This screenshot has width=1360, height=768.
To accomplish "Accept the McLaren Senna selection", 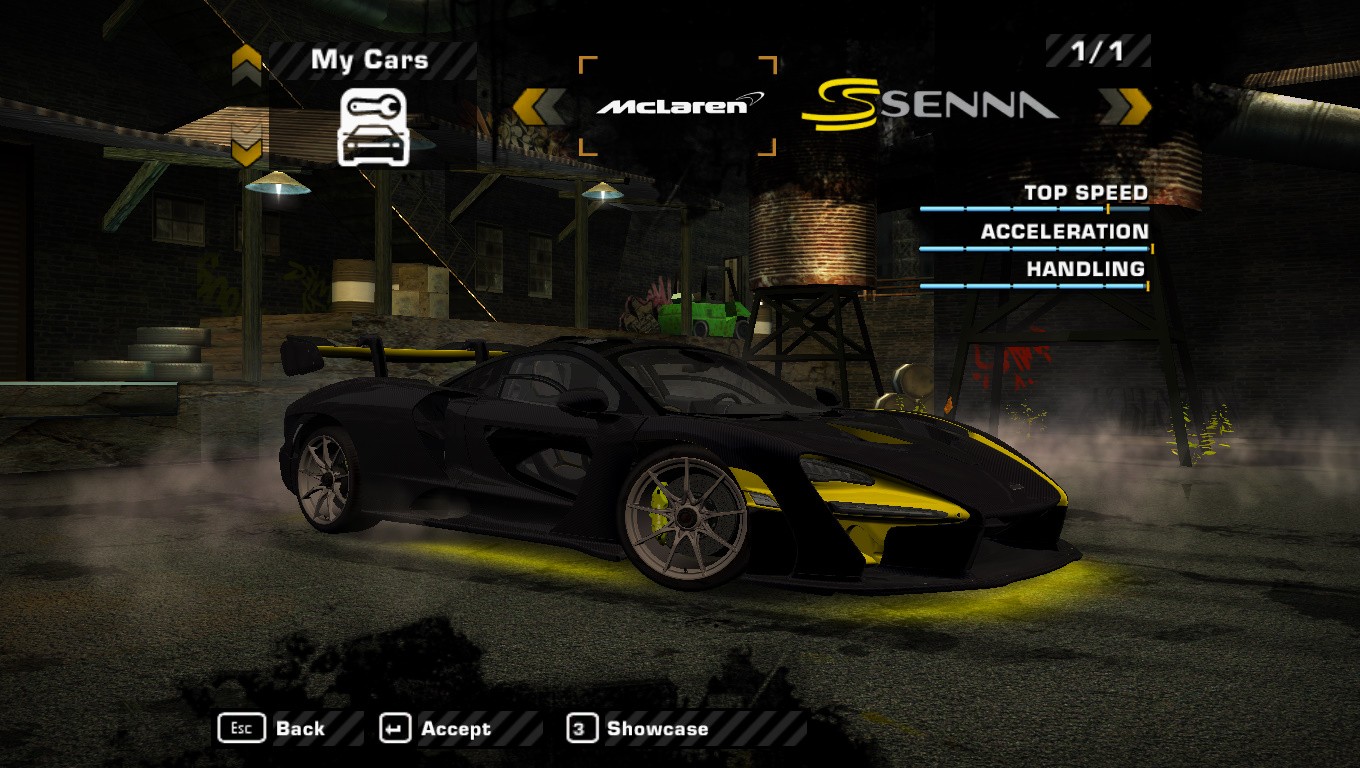I will (436, 729).
